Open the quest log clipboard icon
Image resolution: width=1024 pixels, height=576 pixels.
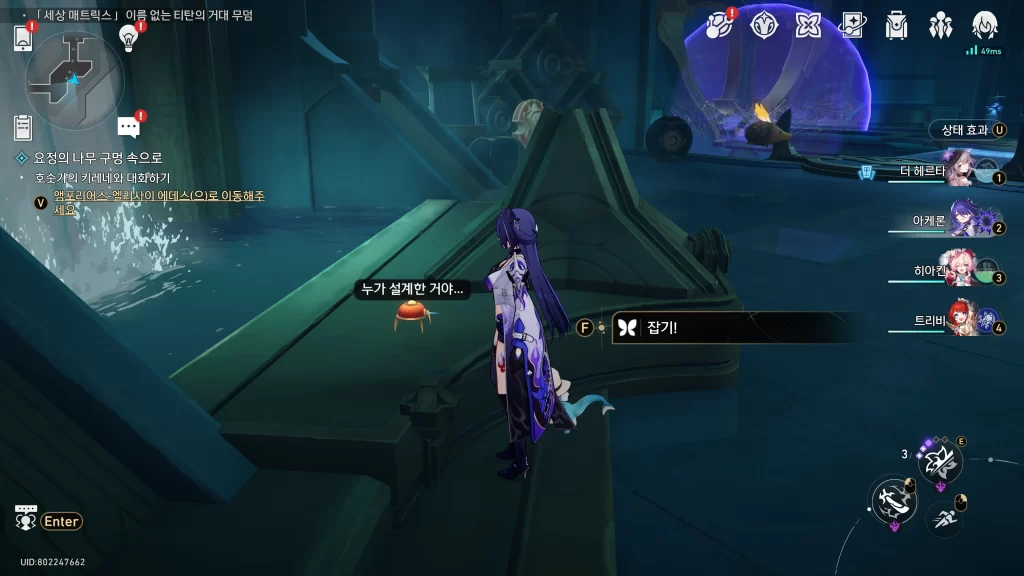click(x=23, y=127)
